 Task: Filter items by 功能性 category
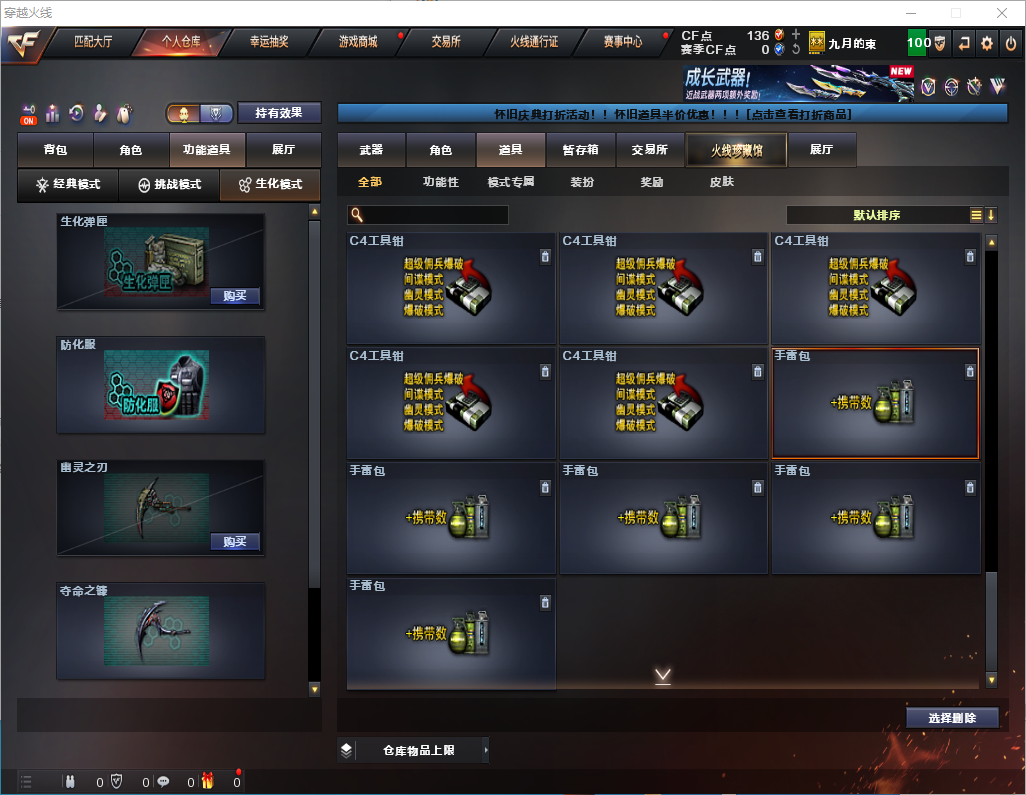pyautogui.click(x=440, y=182)
